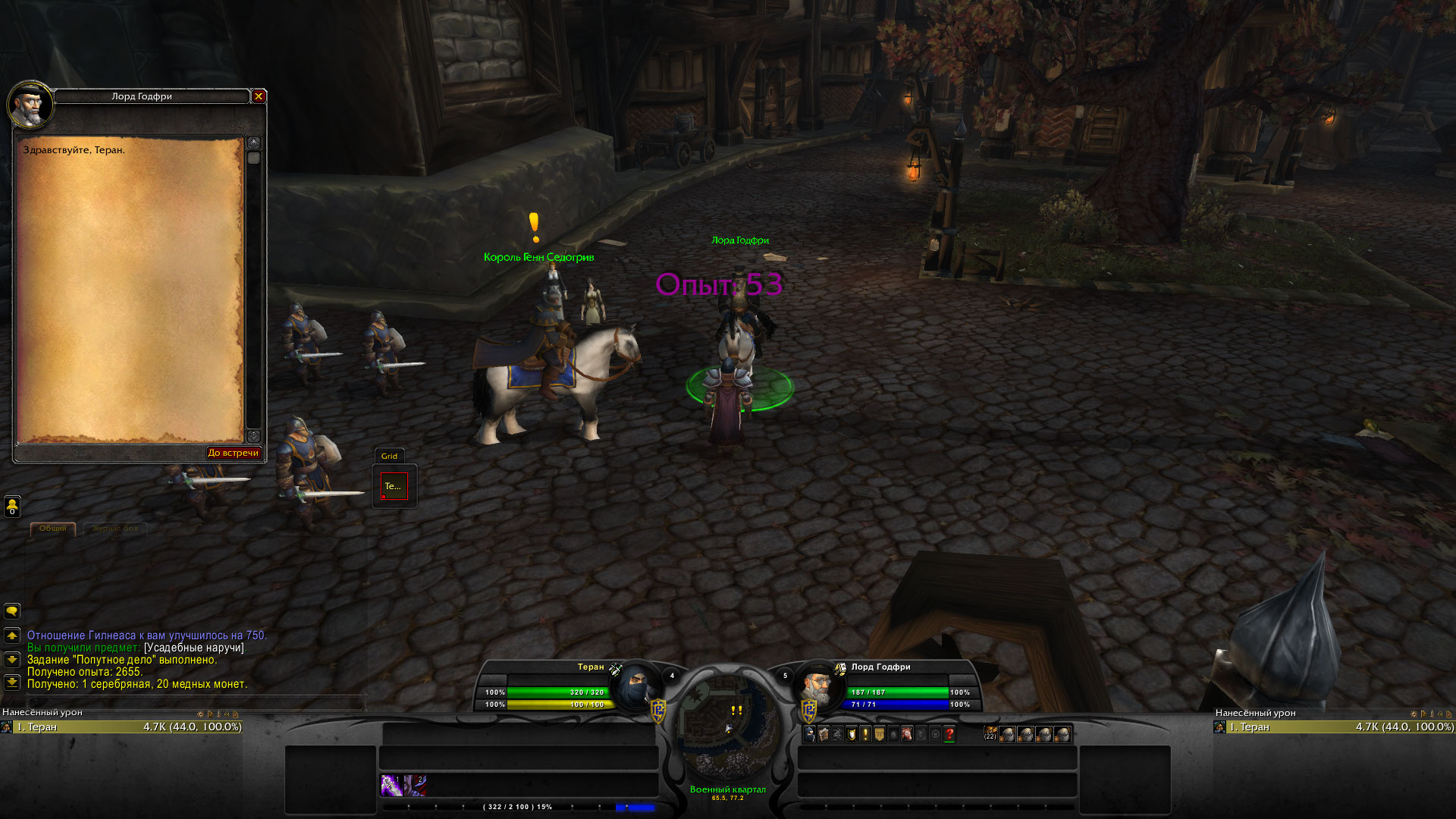Click Лорд Годфри's target portrait
Image resolution: width=1456 pixels, height=819 pixels.
(x=819, y=688)
